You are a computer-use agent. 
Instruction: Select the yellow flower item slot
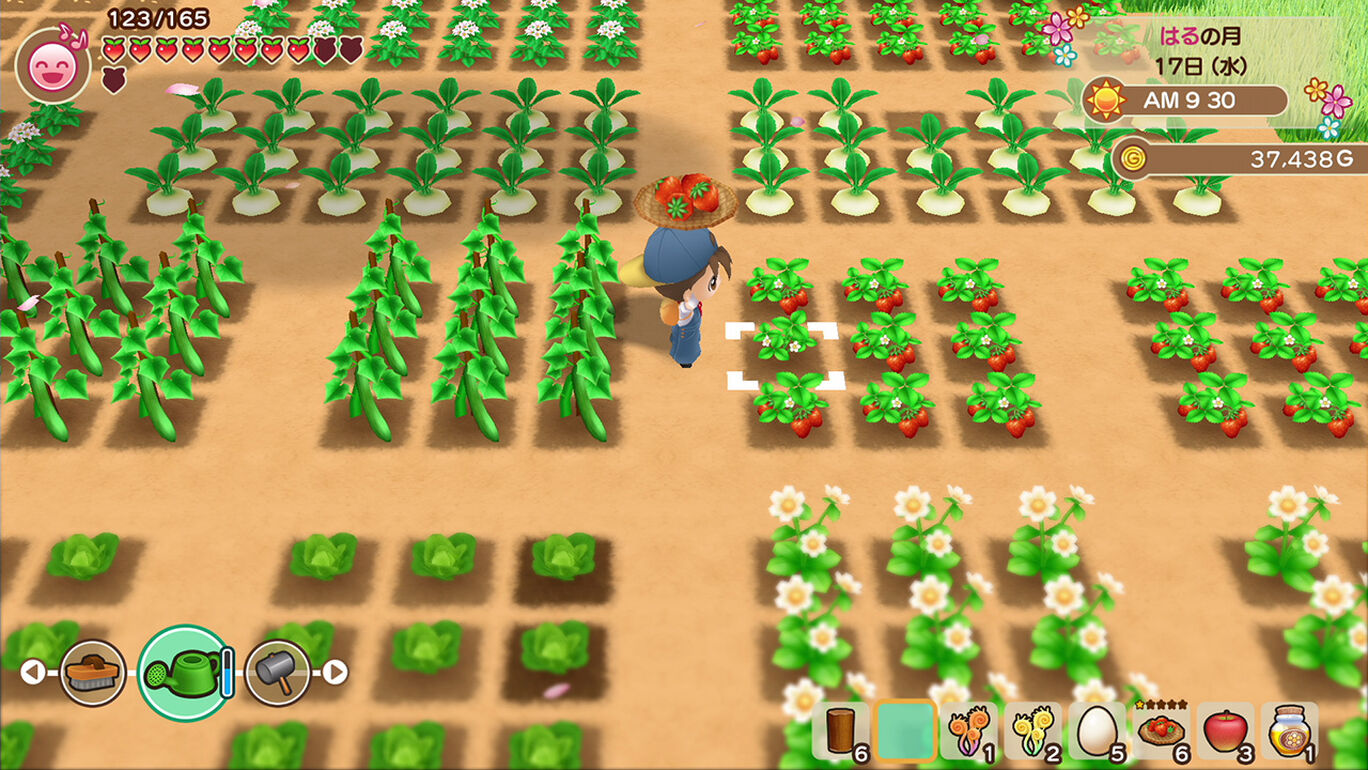point(1032,730)
